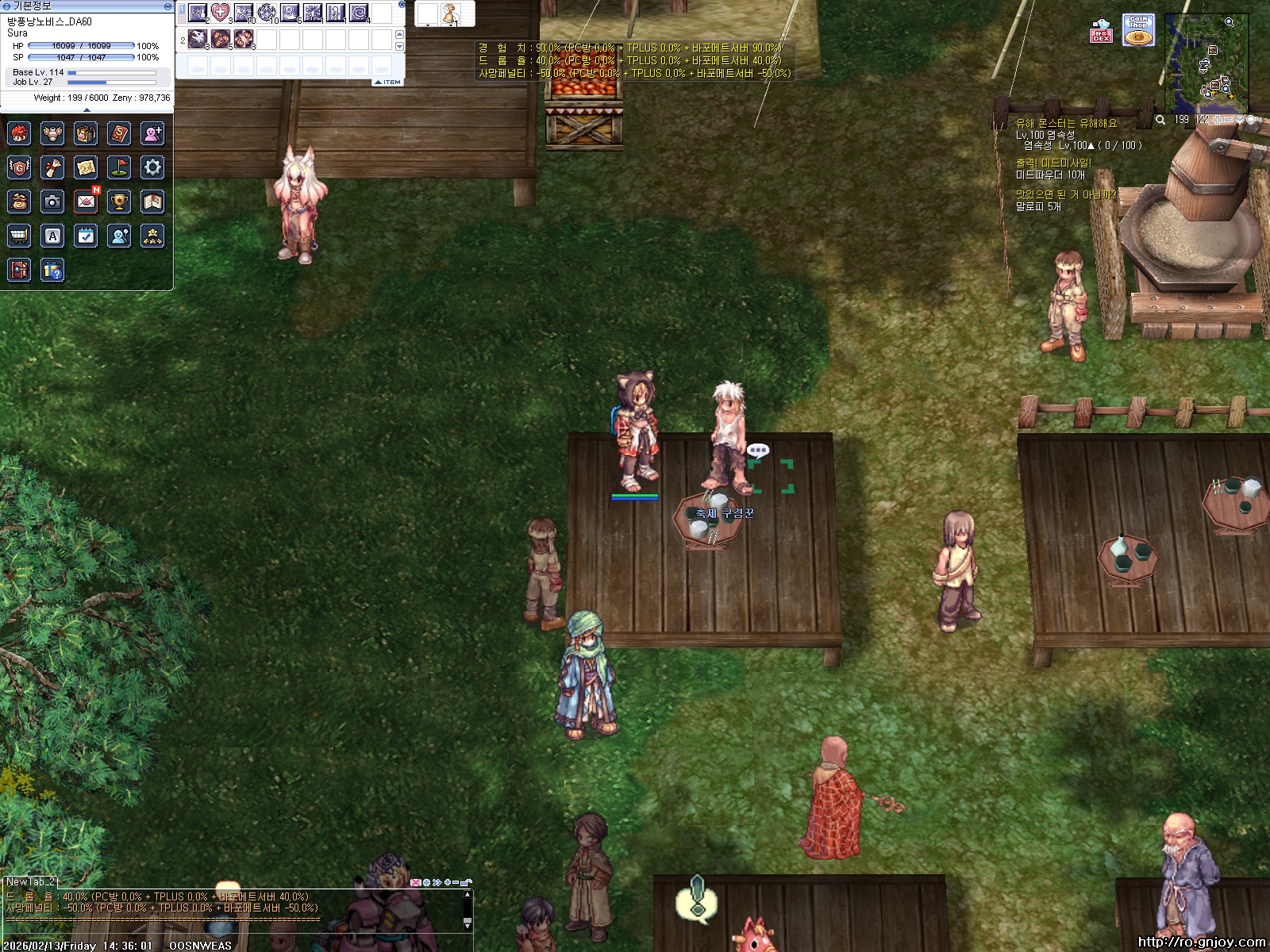The height and width of the screenshot is (952, 1270).
Task: Open the gold trophy achievements icon
Action: (x=119, y=202)
